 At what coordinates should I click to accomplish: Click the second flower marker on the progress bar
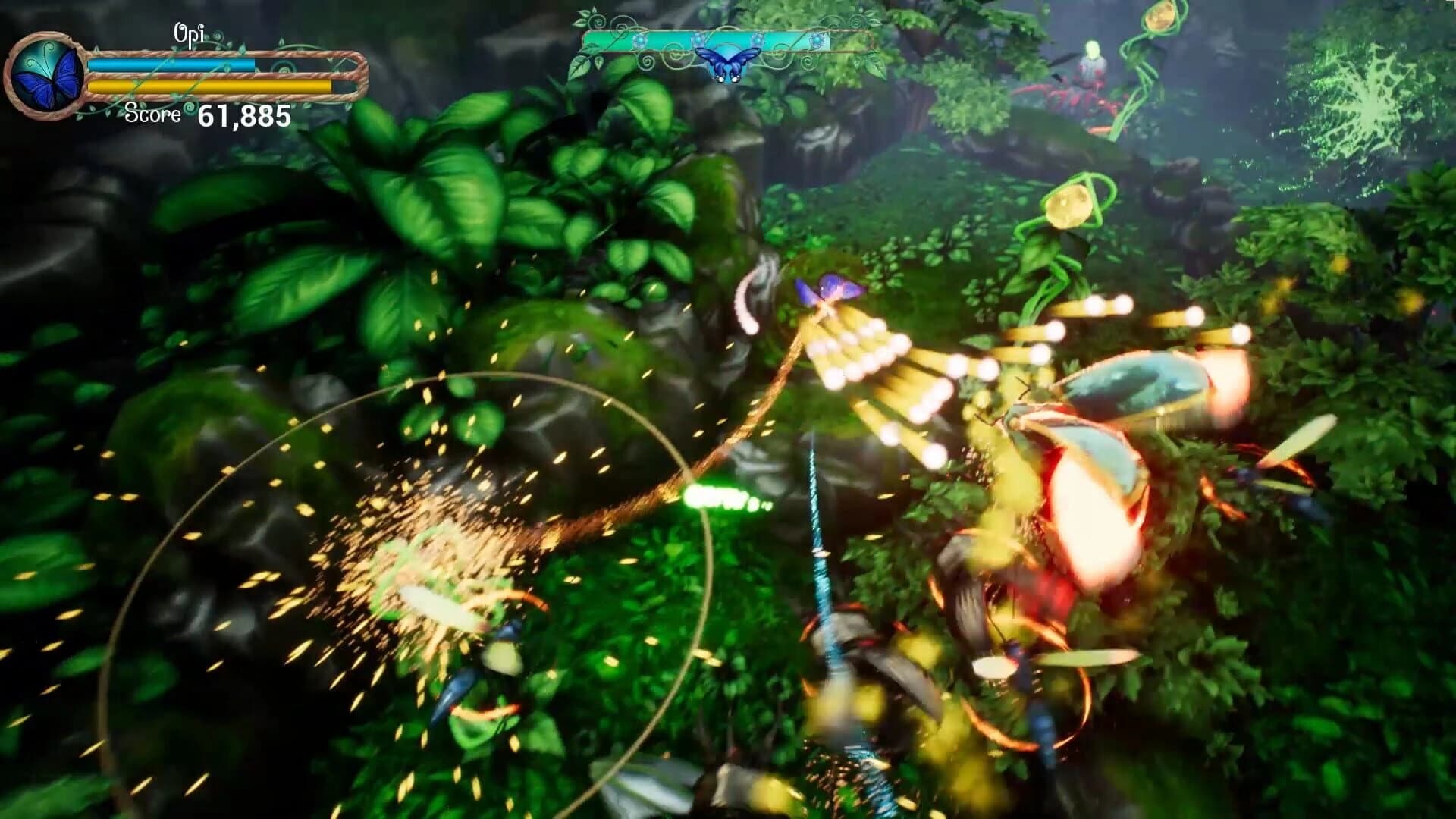pyautogui.click(x=698, y=38)
